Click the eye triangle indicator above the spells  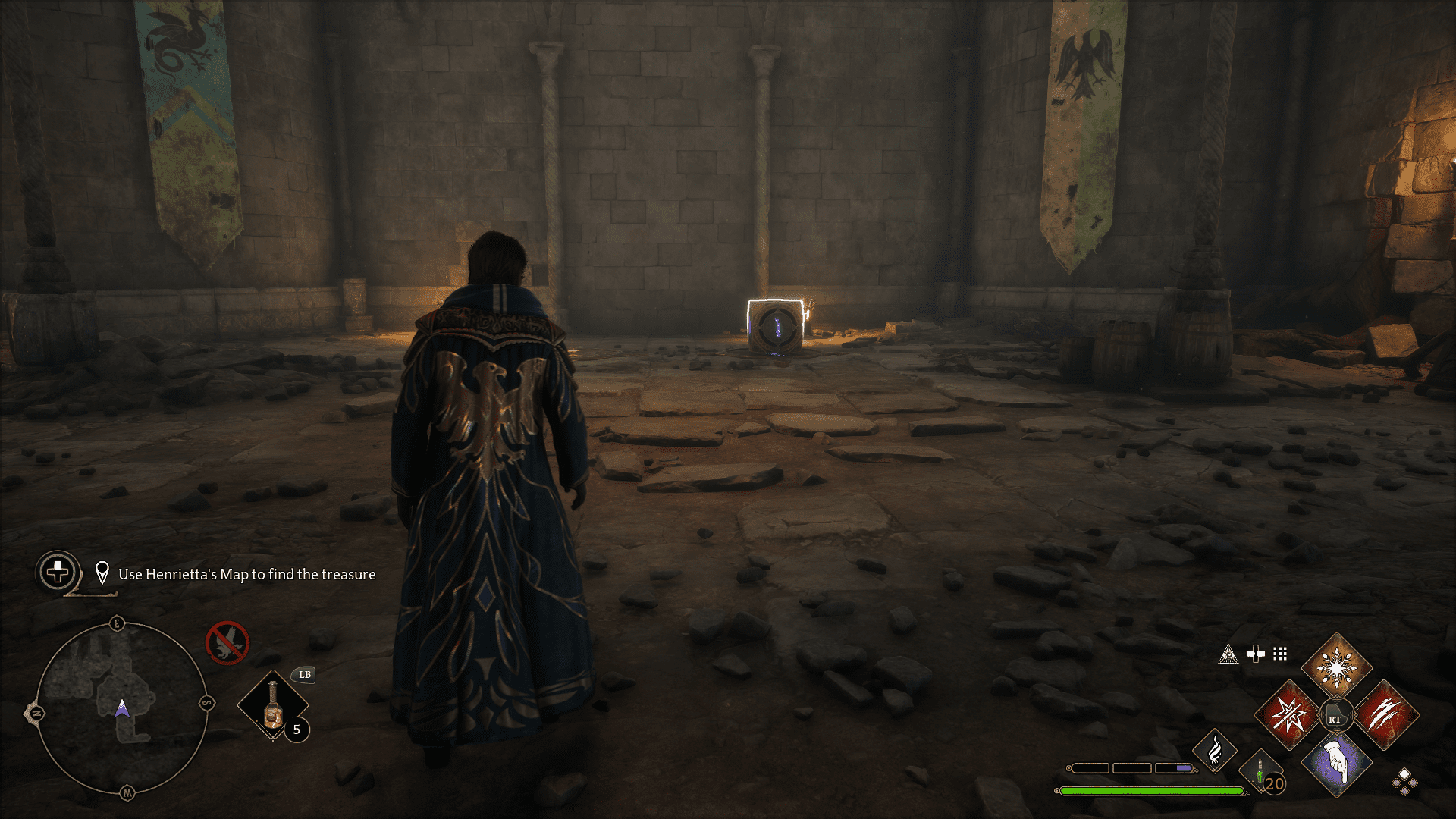(1229, 654)
